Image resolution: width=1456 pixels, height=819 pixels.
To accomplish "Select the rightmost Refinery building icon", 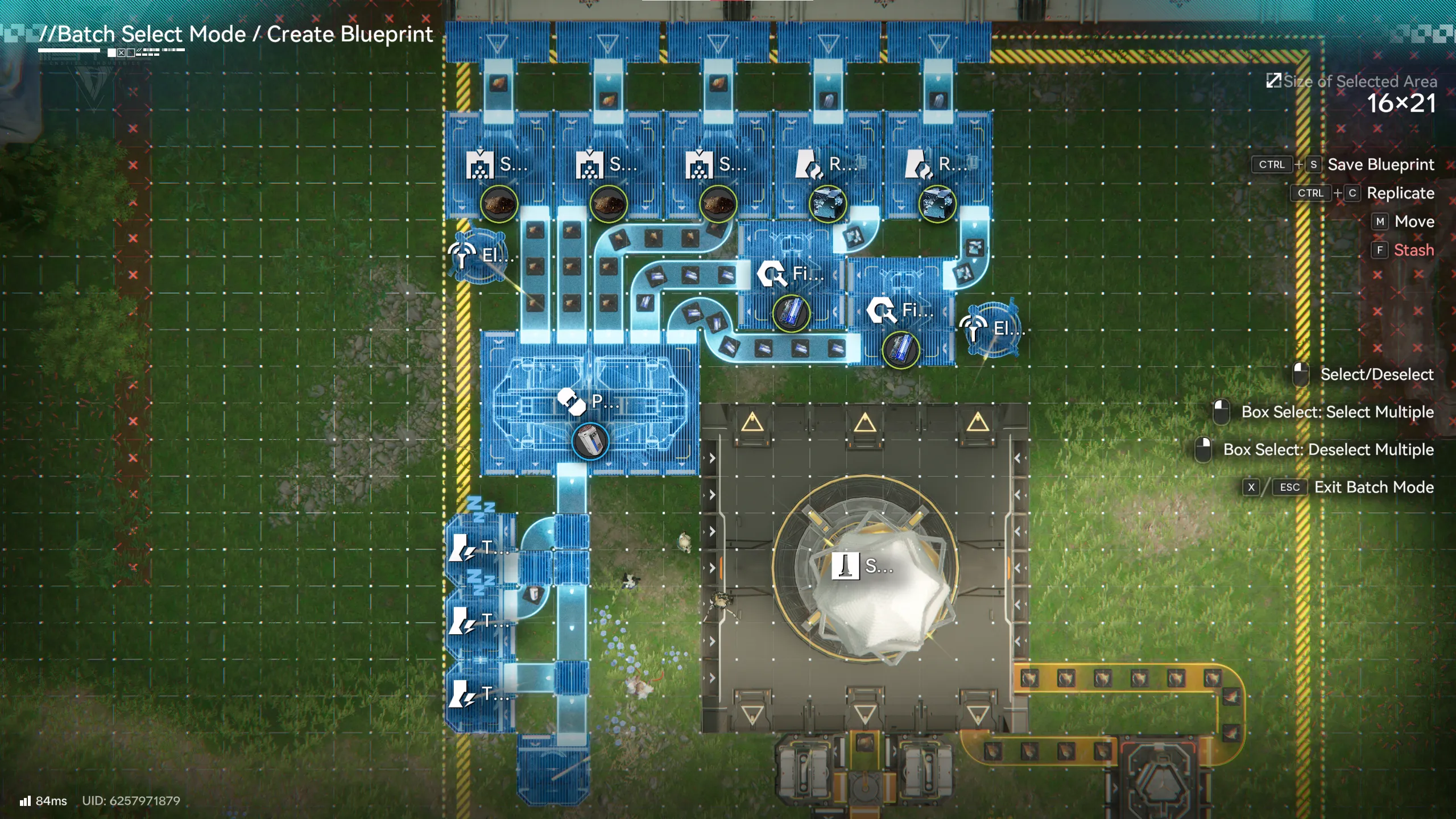I will tap(917, 167).
